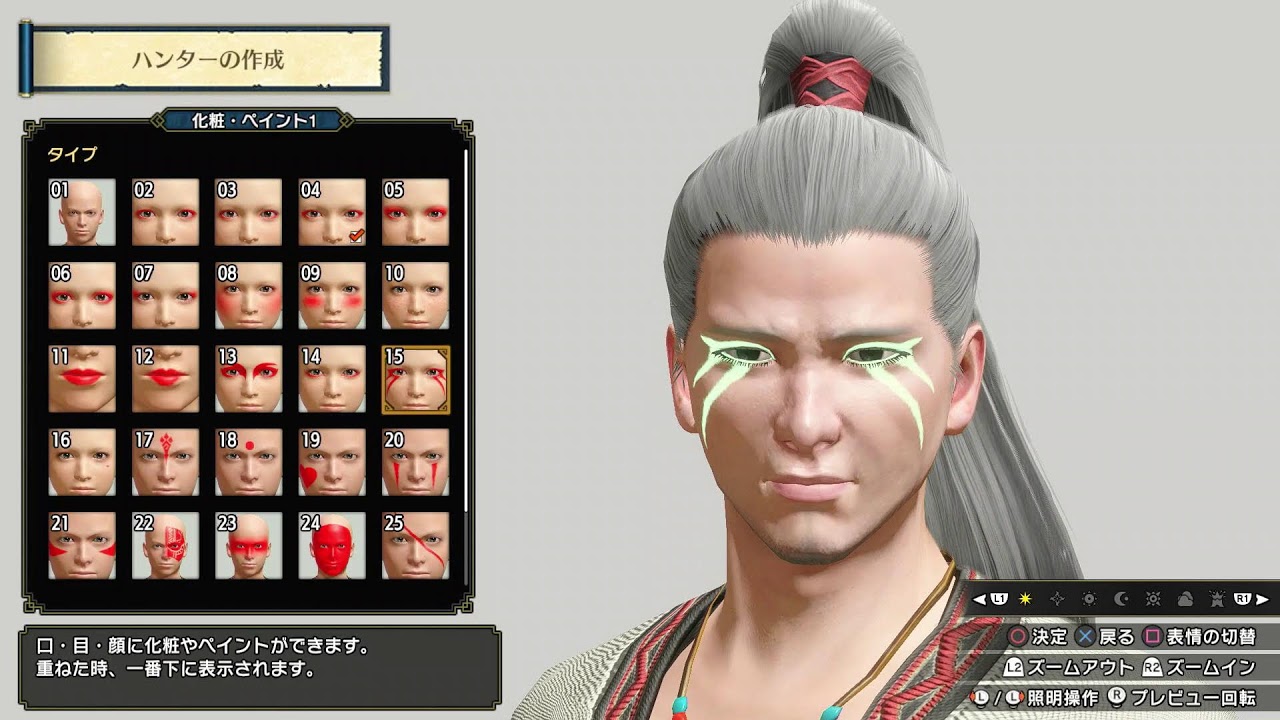Select the moon lighting preset icon

[1120, 599]
